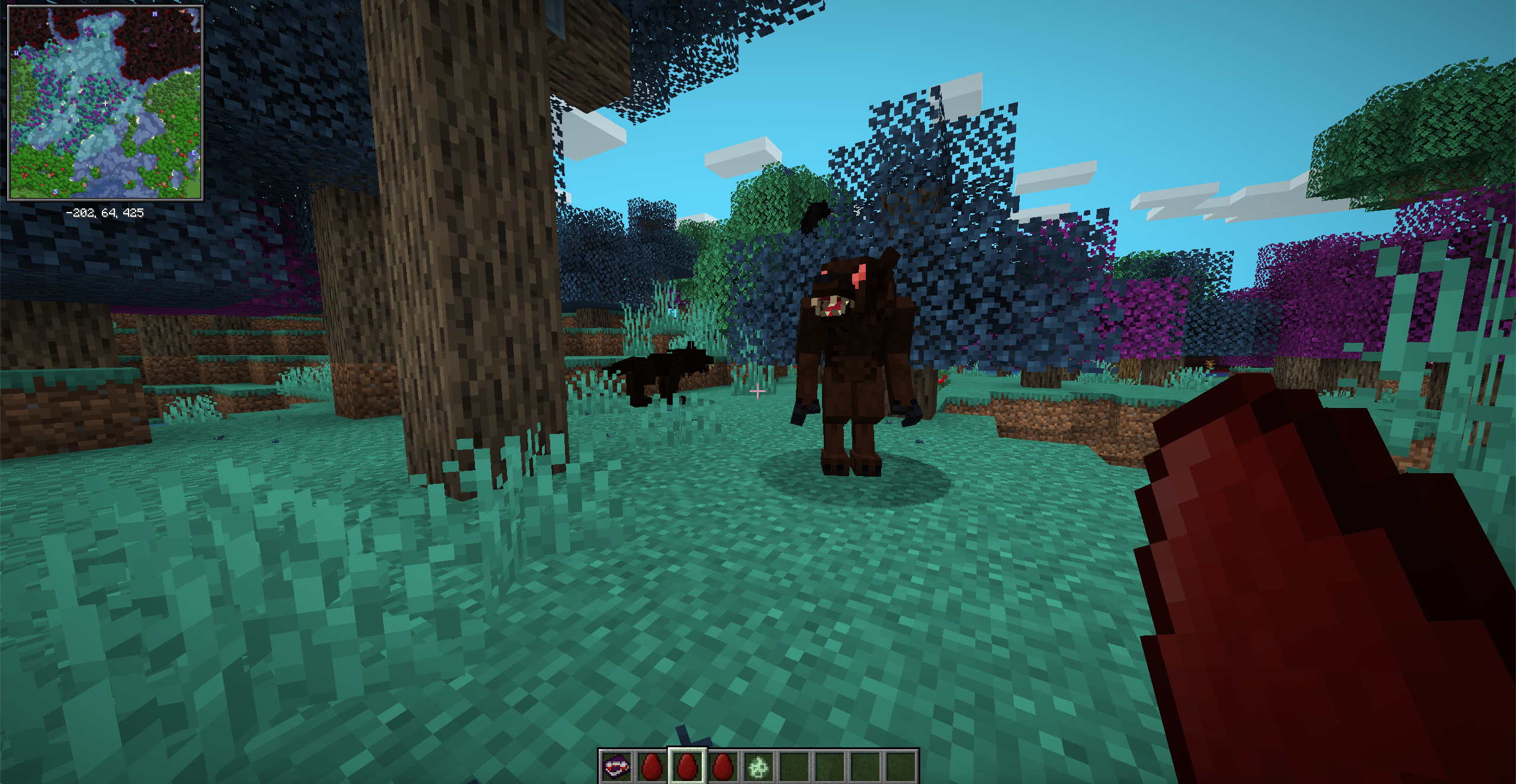The height and width of the screenshot is (784, 1516).
Task: Click the minimap overview
Action: click(x=105, y=103)
